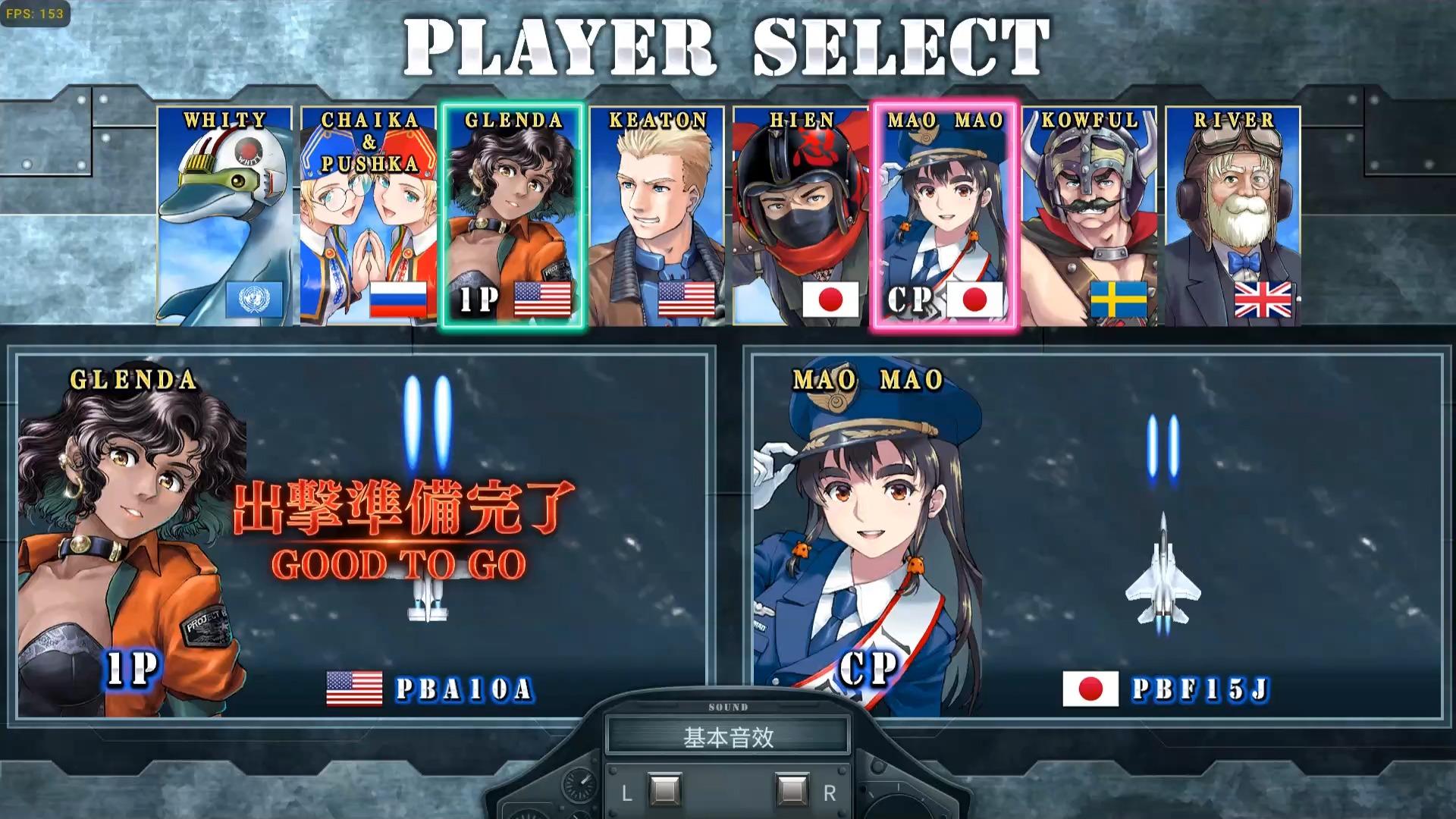Viewport: 1456px width, 819px height.
Task: Pick Glenda's character portrait card
Action: [513, 216]
